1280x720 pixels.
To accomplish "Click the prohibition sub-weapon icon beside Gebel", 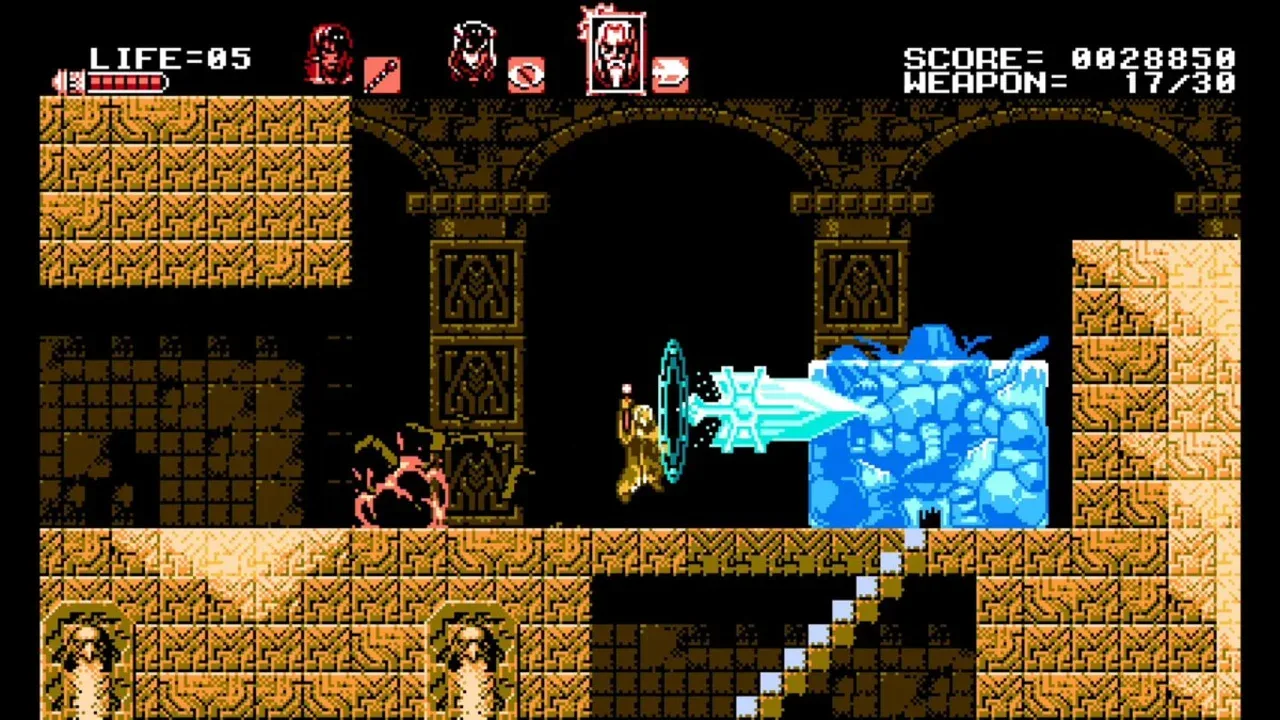I will point(528,74).
